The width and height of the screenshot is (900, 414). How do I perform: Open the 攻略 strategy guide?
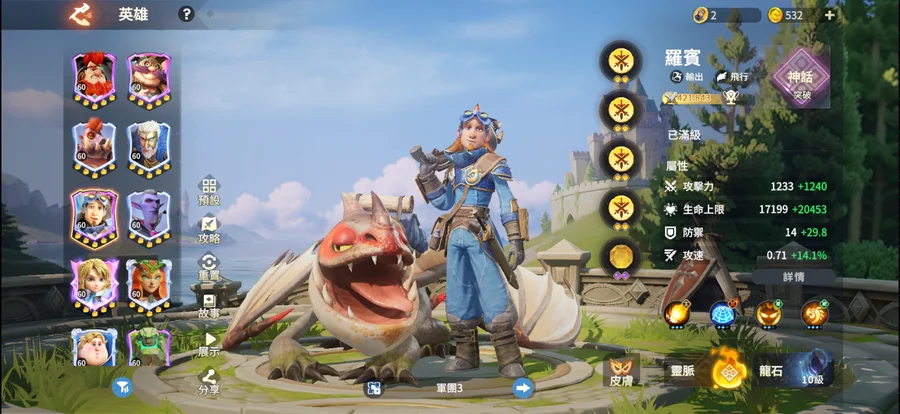pos(209,229)
